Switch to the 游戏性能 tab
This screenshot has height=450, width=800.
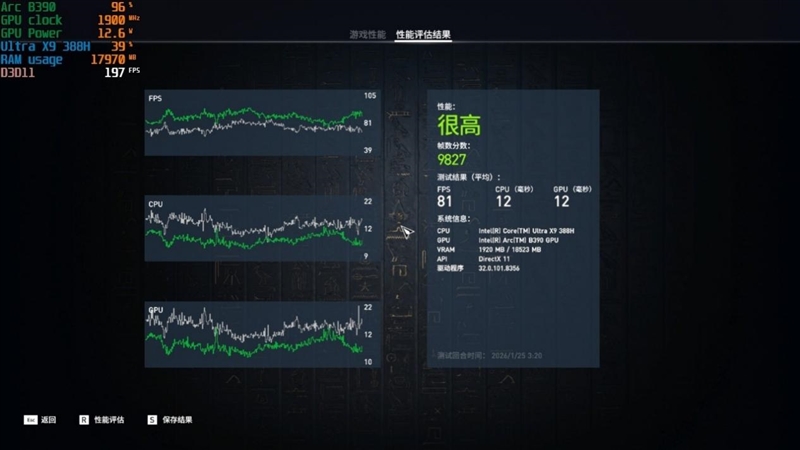tap(367, 35)
